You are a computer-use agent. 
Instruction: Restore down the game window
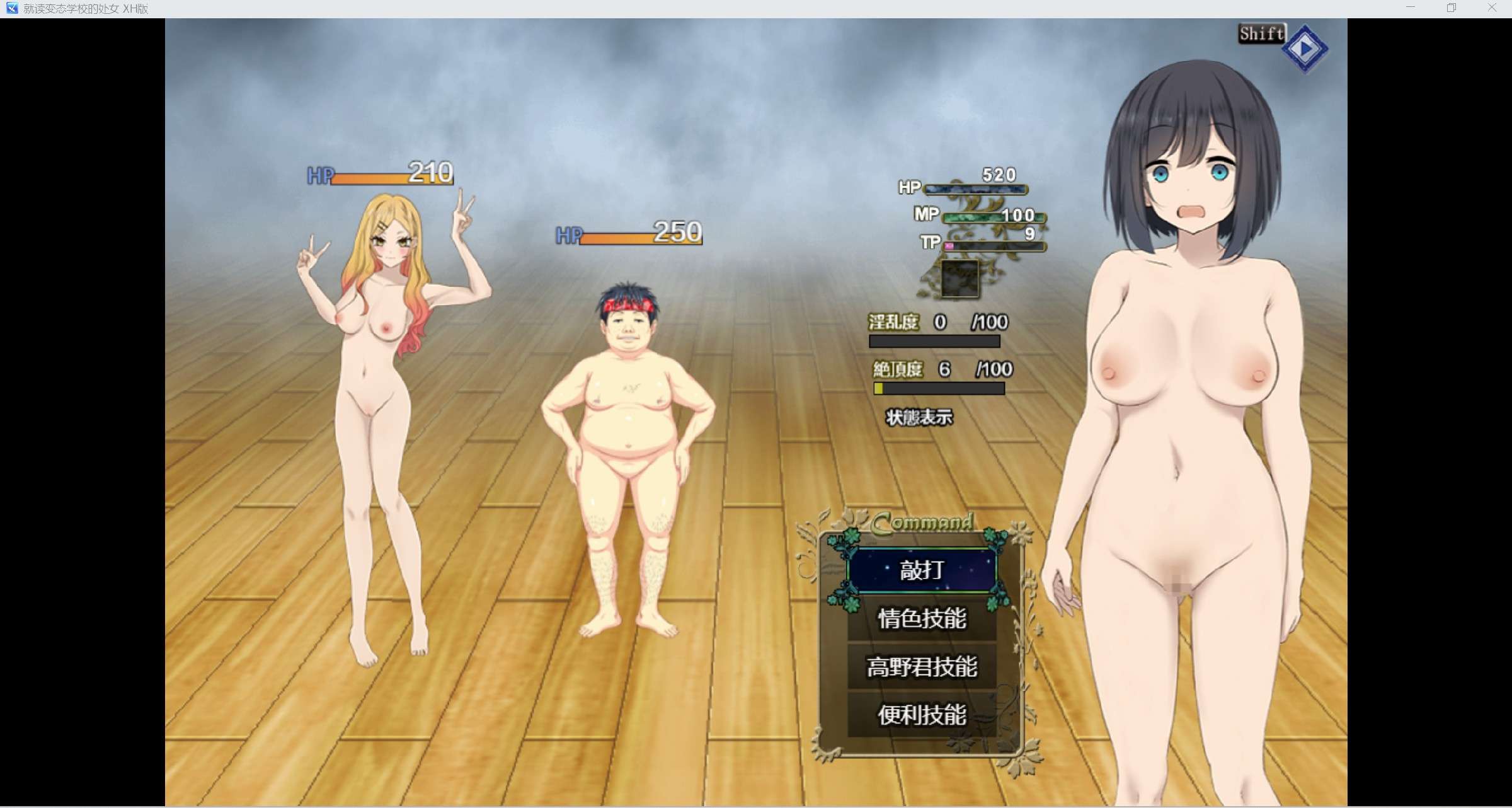1452,8
